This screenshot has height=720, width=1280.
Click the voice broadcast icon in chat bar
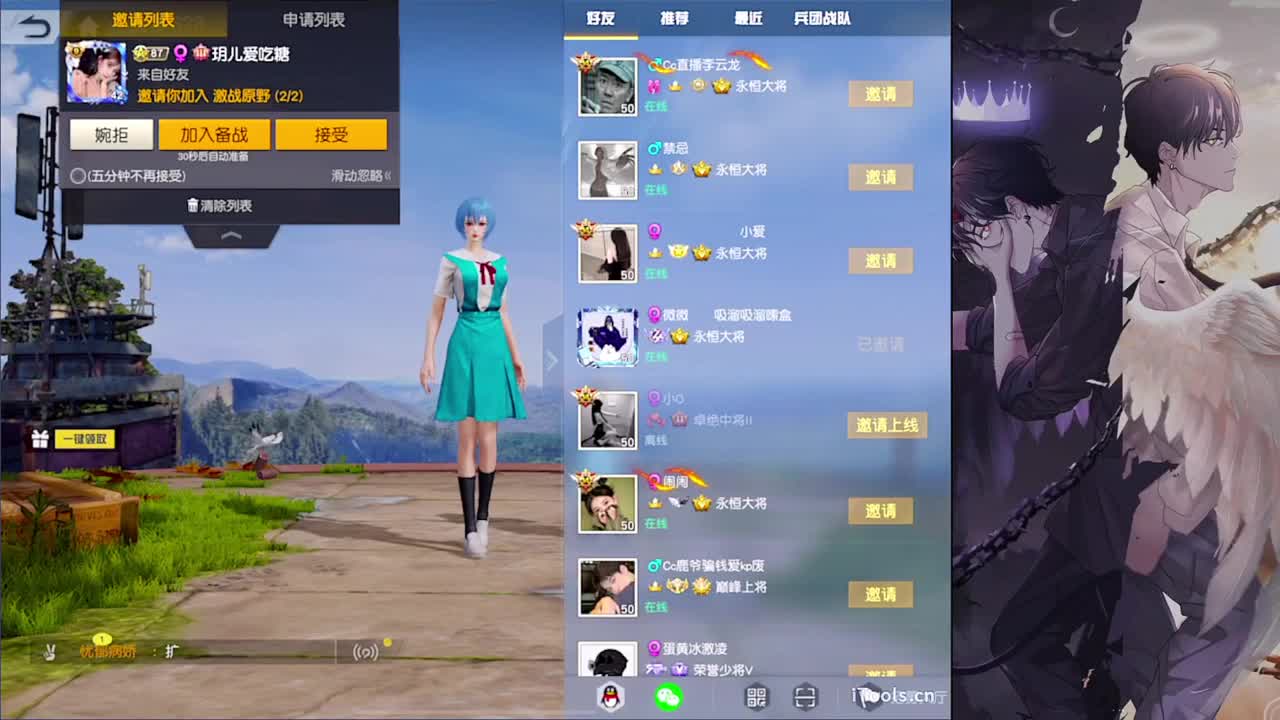click(368, 650)
